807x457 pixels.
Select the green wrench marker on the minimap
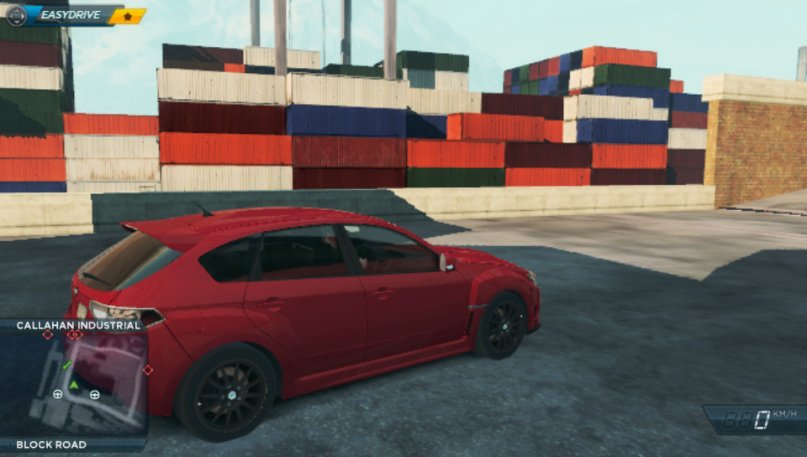pos(67,365)
